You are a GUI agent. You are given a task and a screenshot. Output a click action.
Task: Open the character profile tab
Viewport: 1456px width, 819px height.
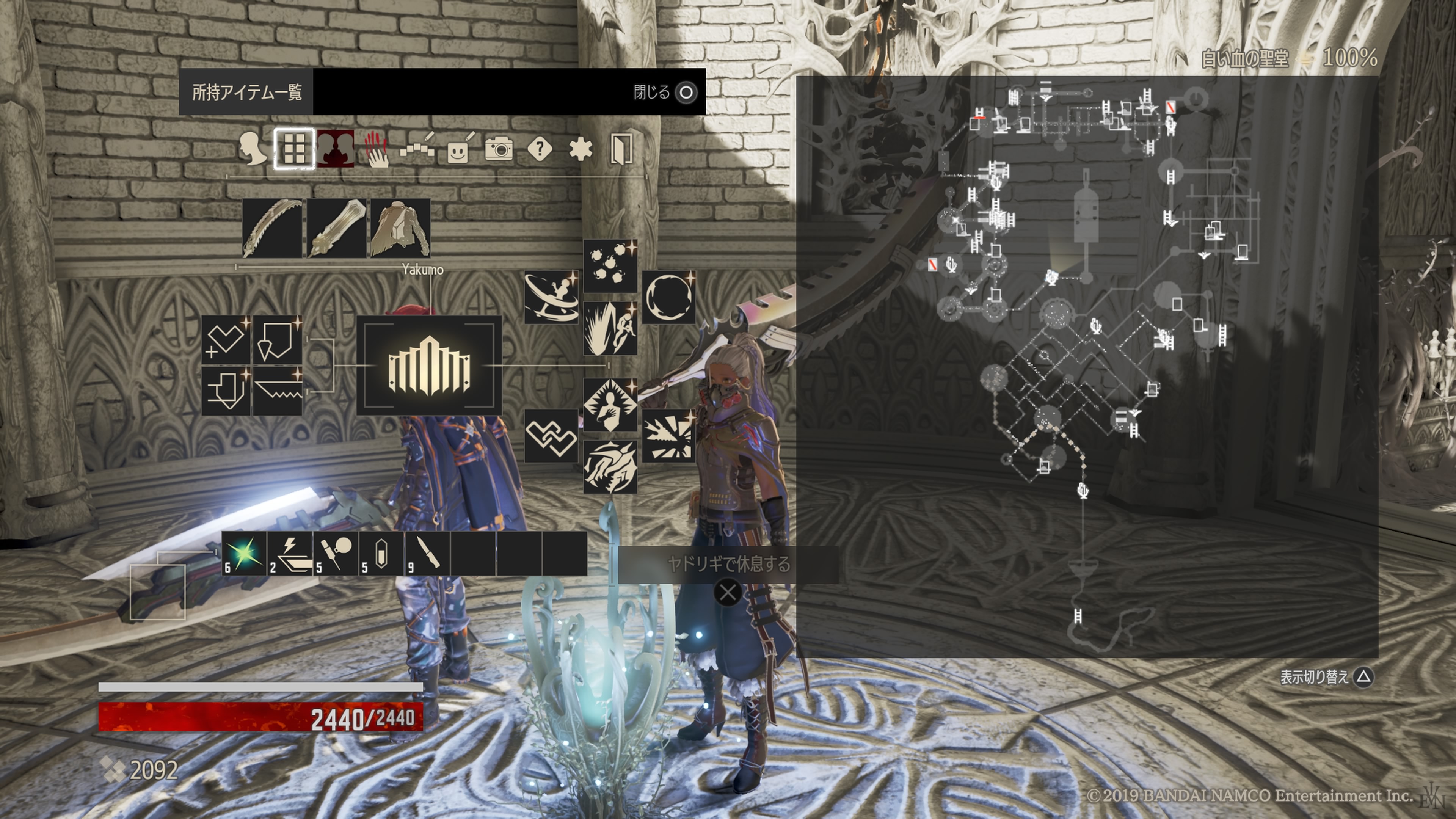point(253,149)
